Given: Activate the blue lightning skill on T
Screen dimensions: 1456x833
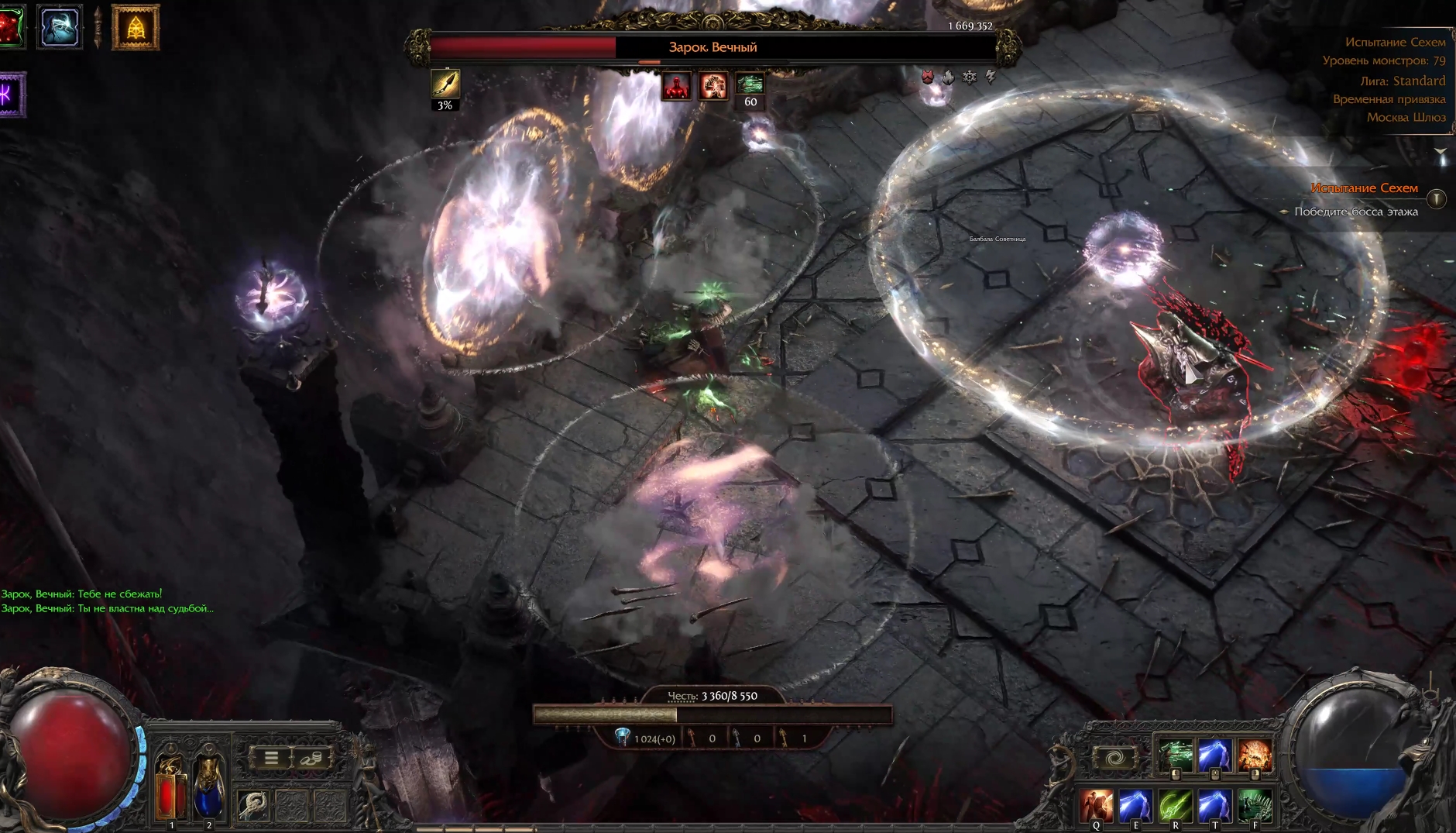Looking at the screenshot, I should 1215,806.
